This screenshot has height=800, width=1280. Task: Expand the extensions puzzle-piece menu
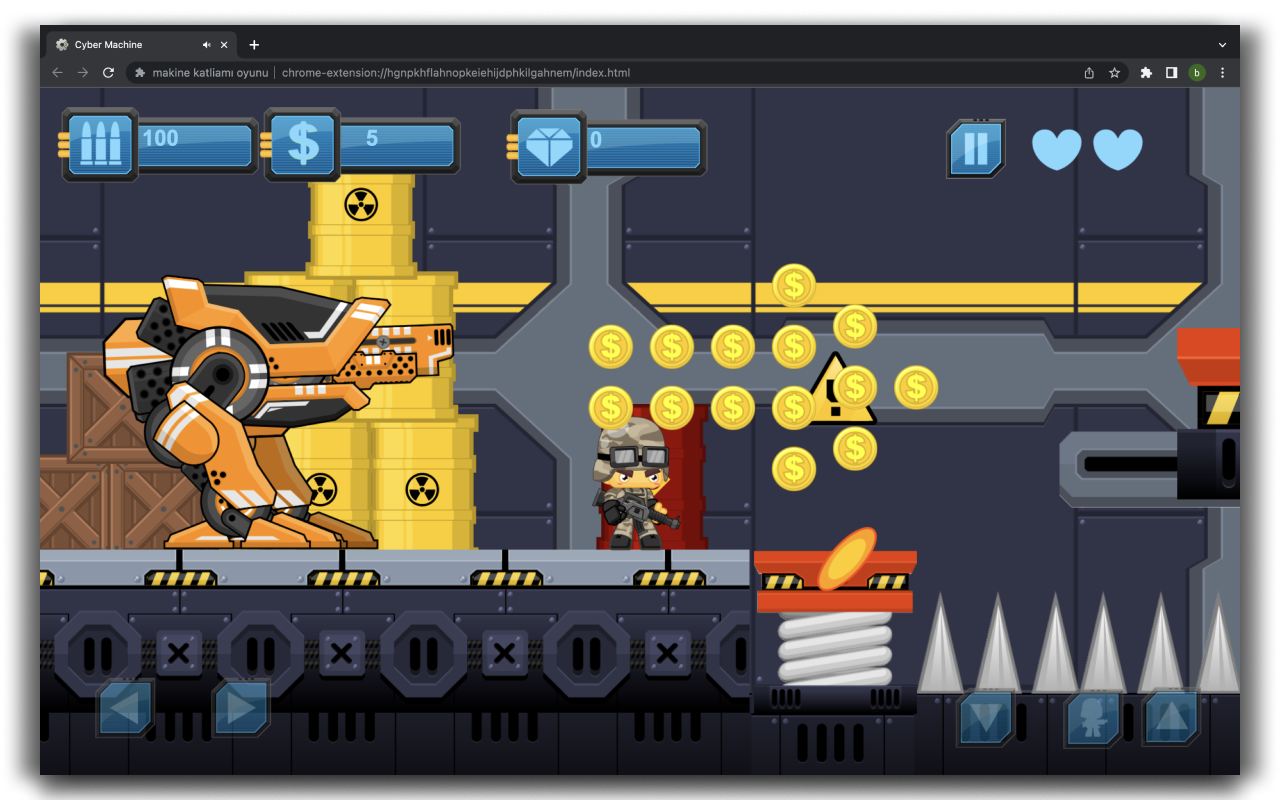click(1145, 72)
